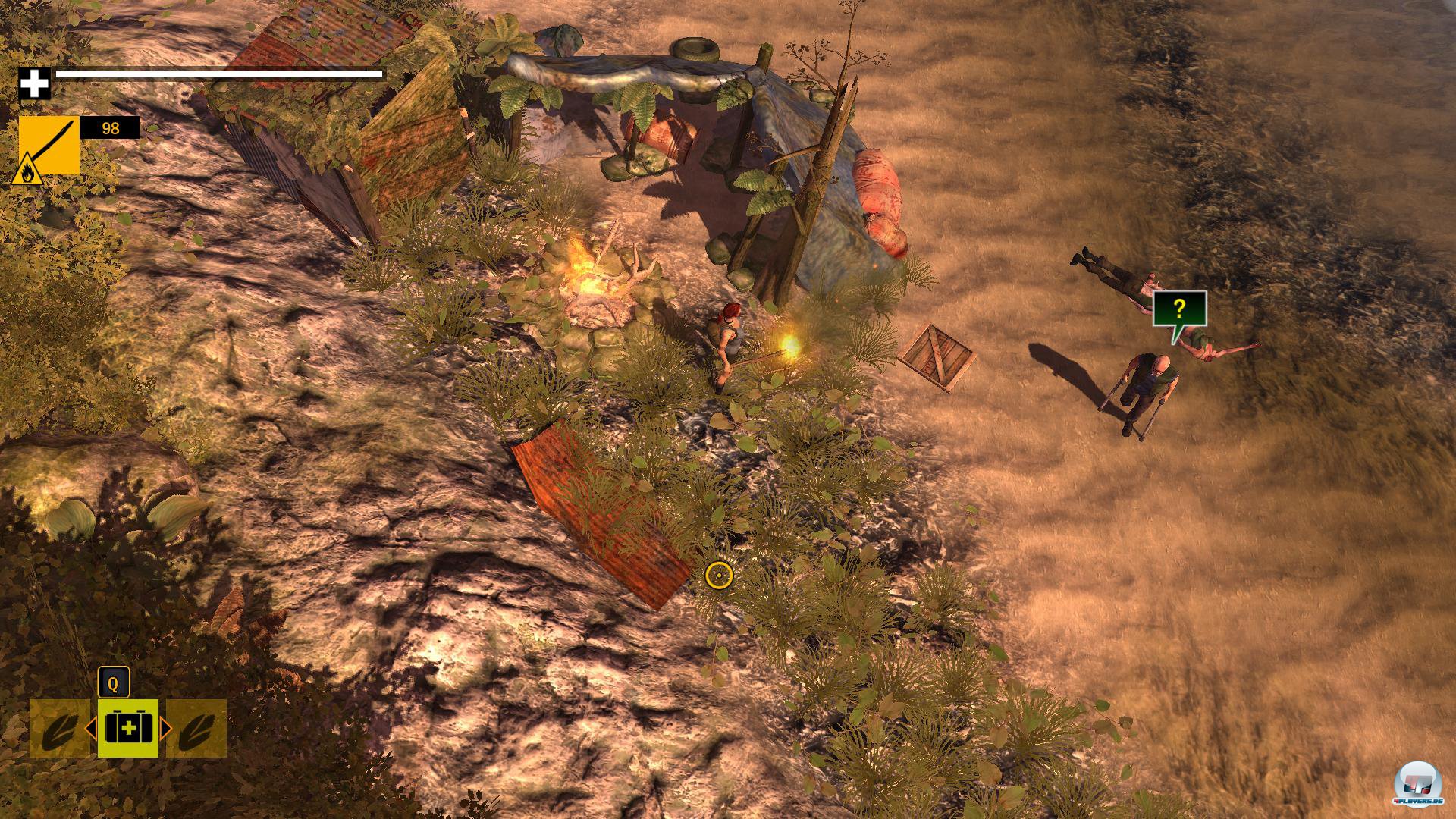Click the green question mark speech bubble

pyautogui.click(x=1179, y=309)
